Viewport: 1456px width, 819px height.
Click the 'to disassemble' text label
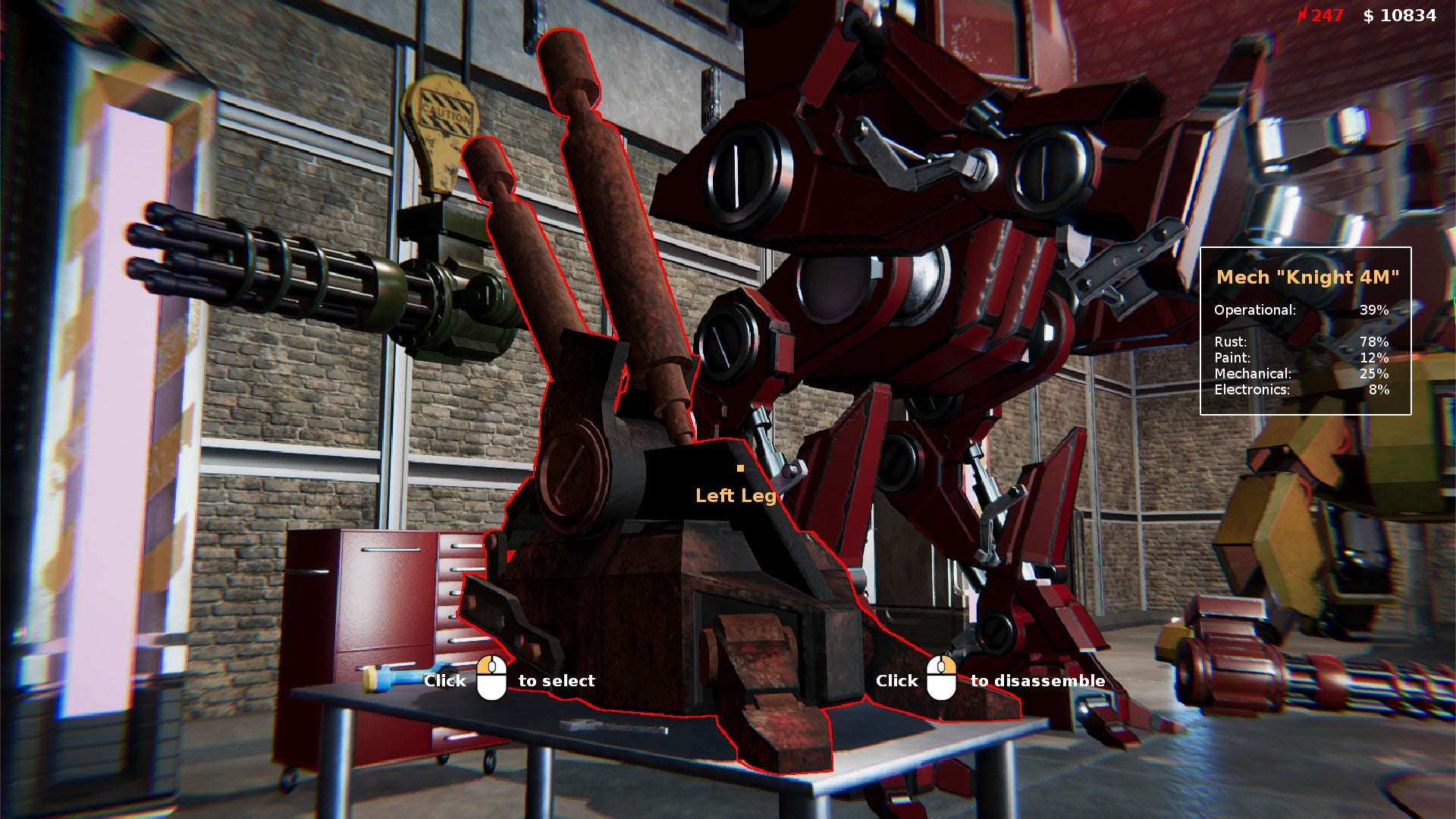(x=1037, y=680)
